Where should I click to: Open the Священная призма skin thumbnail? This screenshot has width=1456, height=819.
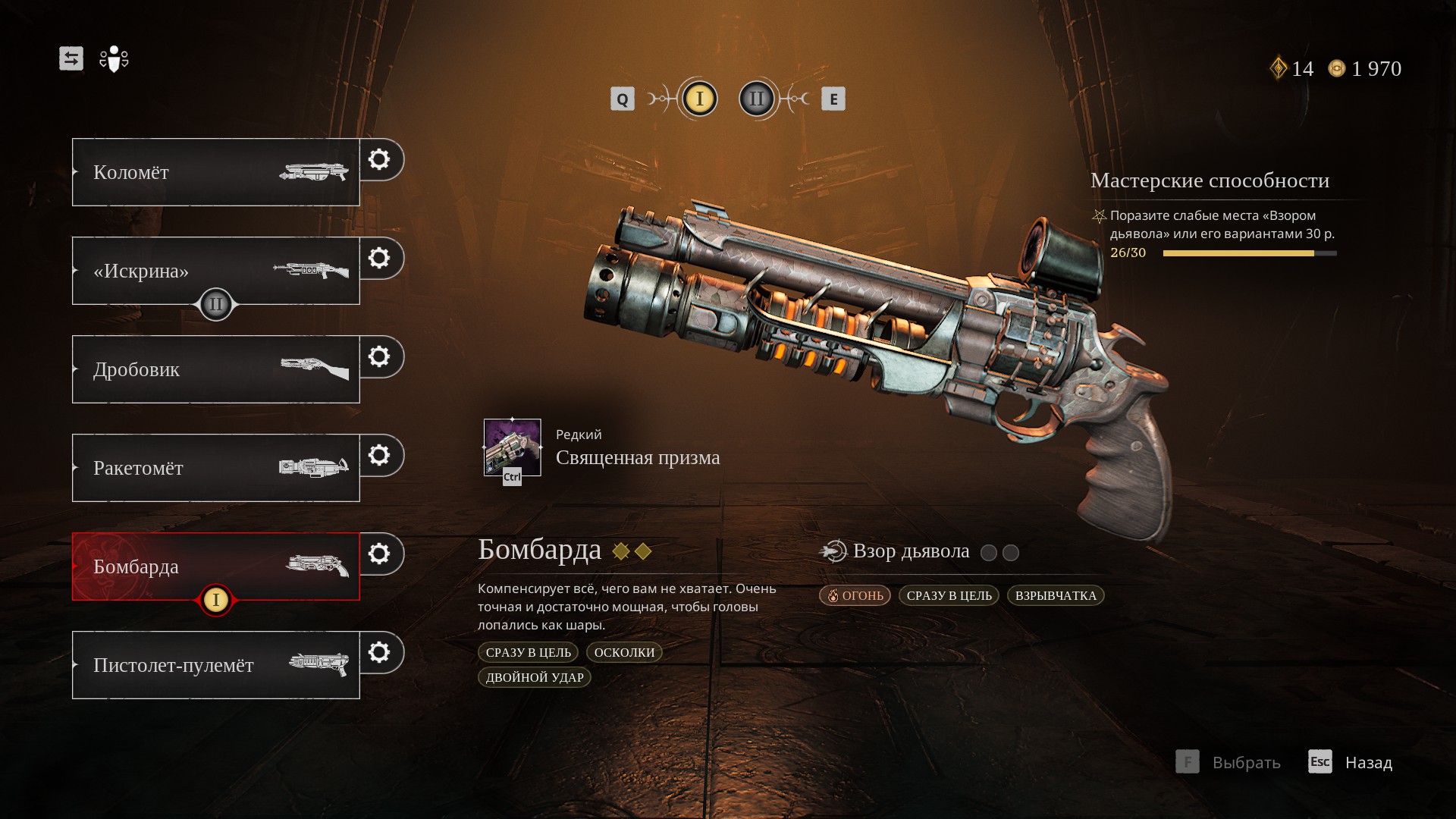(513, 447)
